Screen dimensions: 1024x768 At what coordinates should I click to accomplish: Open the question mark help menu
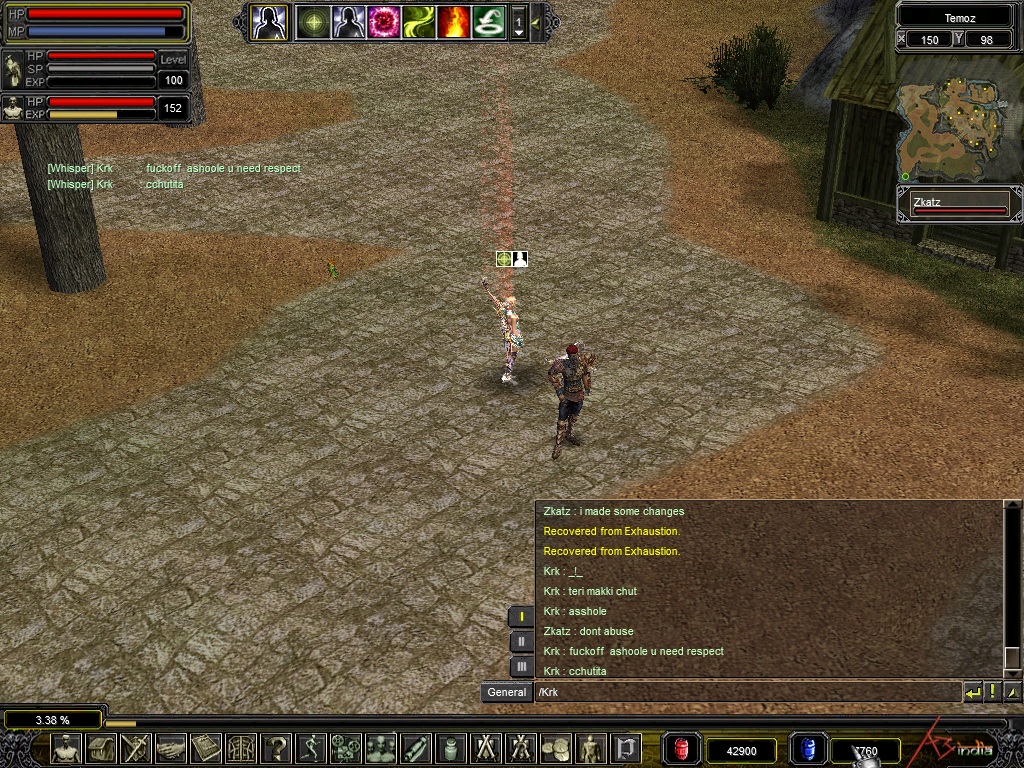(277, 748)
